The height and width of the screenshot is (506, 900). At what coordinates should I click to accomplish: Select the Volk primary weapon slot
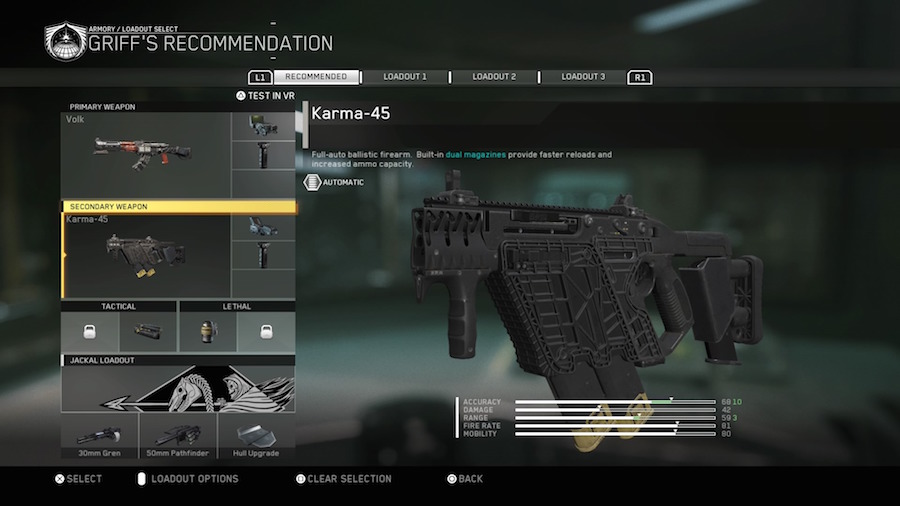pyautogui.click(x=146, y=154)
